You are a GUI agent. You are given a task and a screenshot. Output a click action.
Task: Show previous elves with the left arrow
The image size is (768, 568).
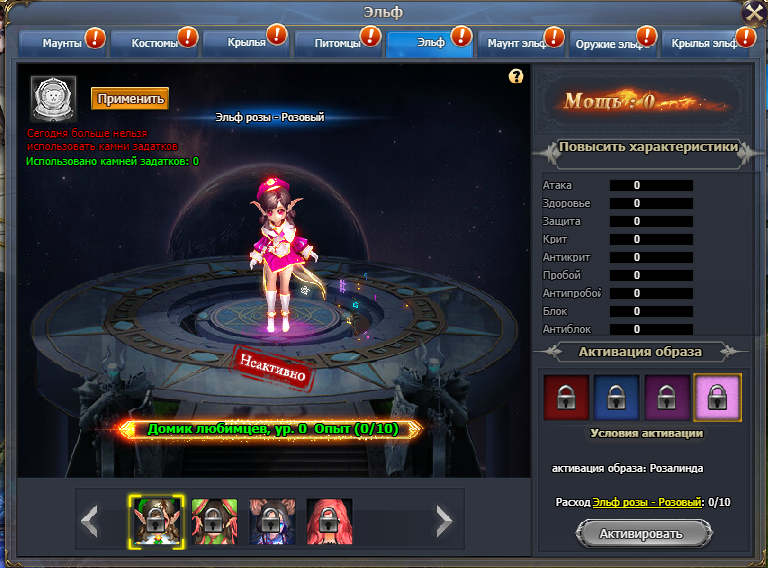click(90, 518)
